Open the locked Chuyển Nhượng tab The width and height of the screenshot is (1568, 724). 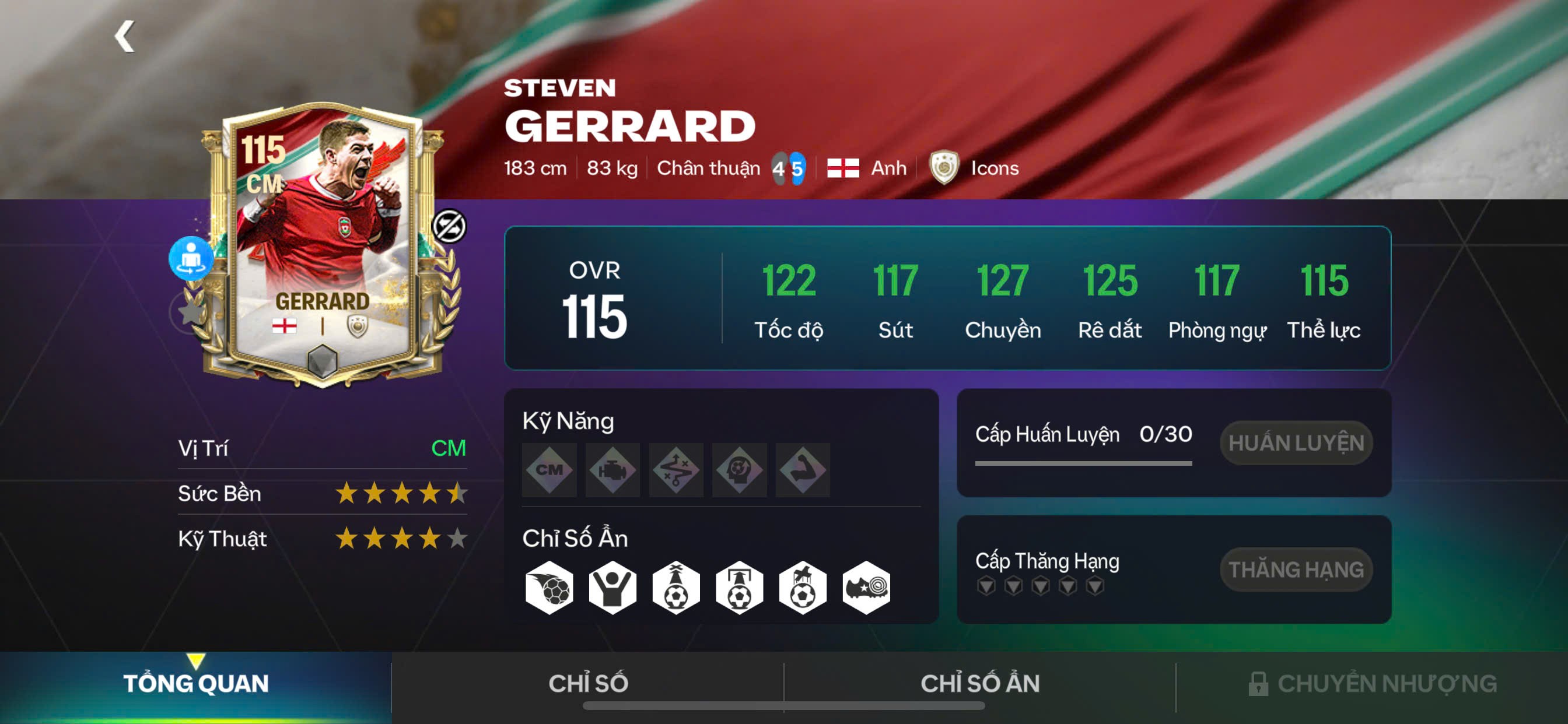click(1372, 683)
